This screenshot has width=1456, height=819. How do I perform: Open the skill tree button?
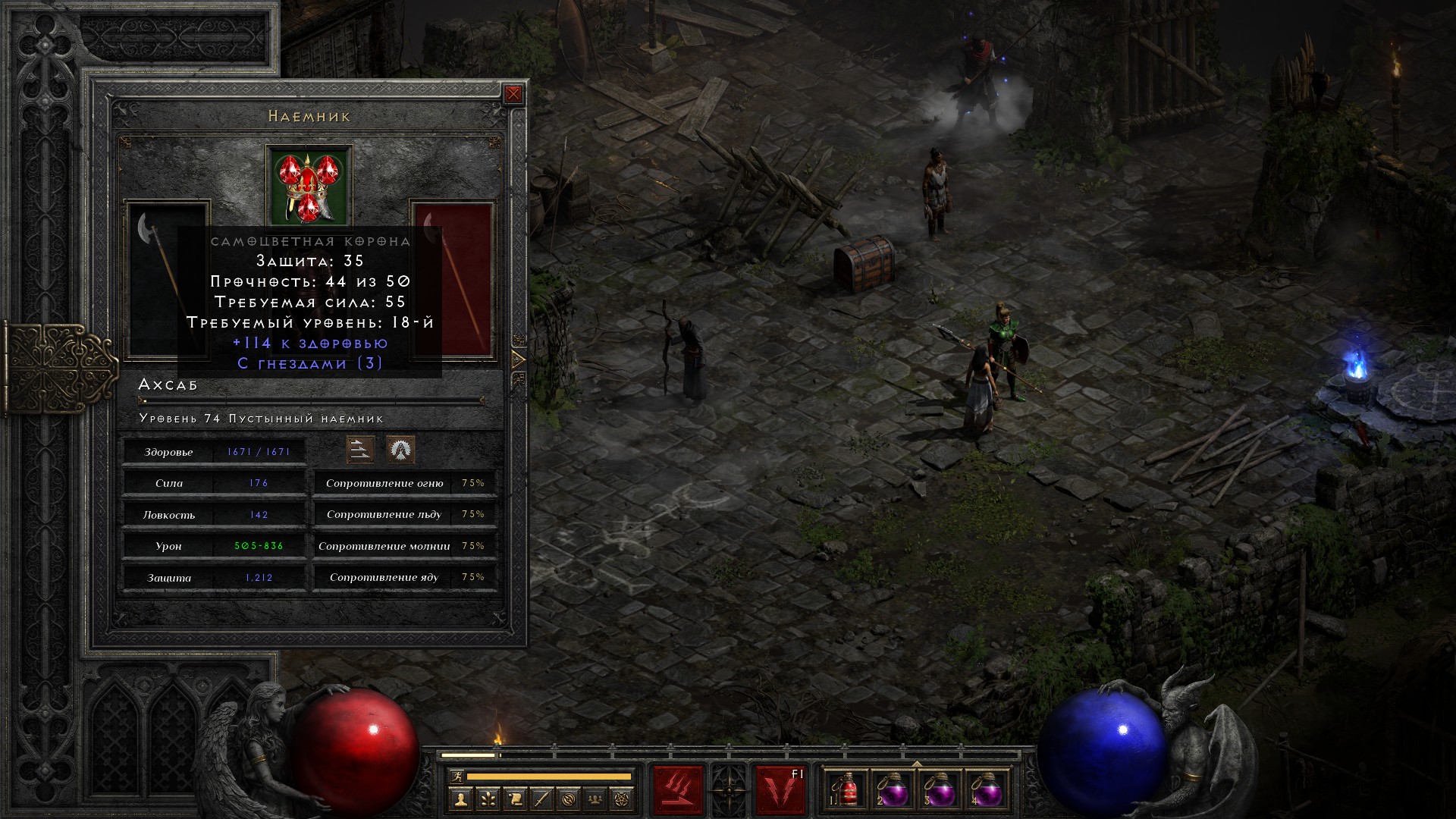tap(488, 798)
